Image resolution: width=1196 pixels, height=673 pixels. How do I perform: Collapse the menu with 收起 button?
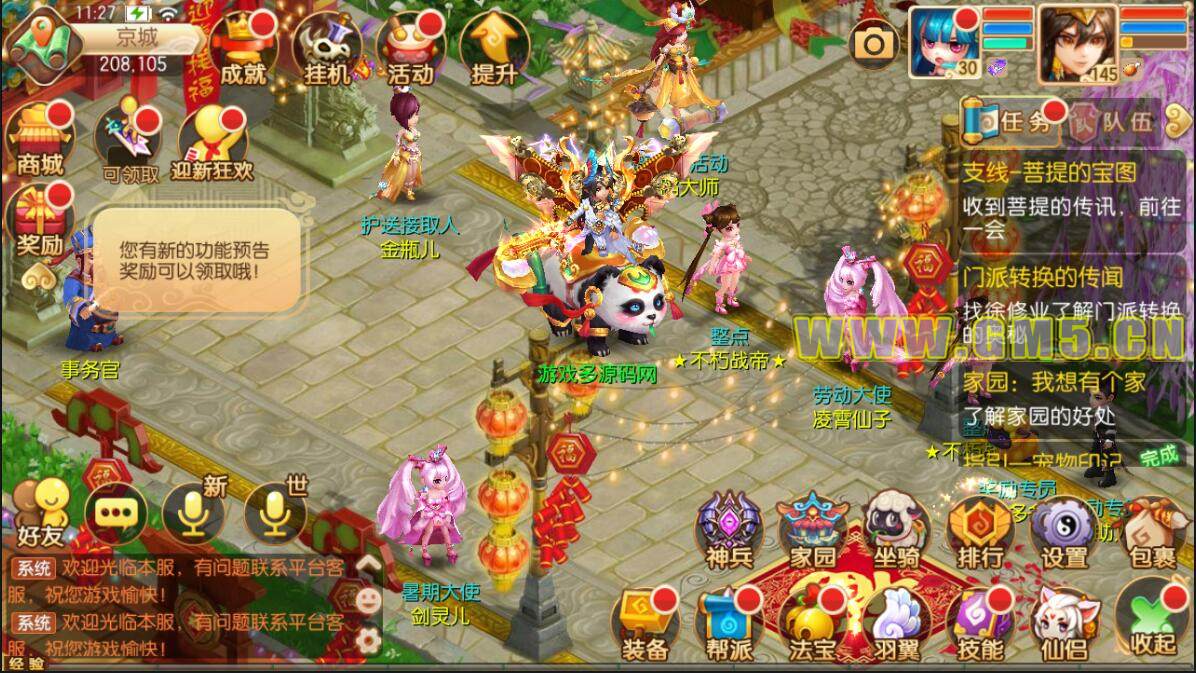tap(1148, 622)
